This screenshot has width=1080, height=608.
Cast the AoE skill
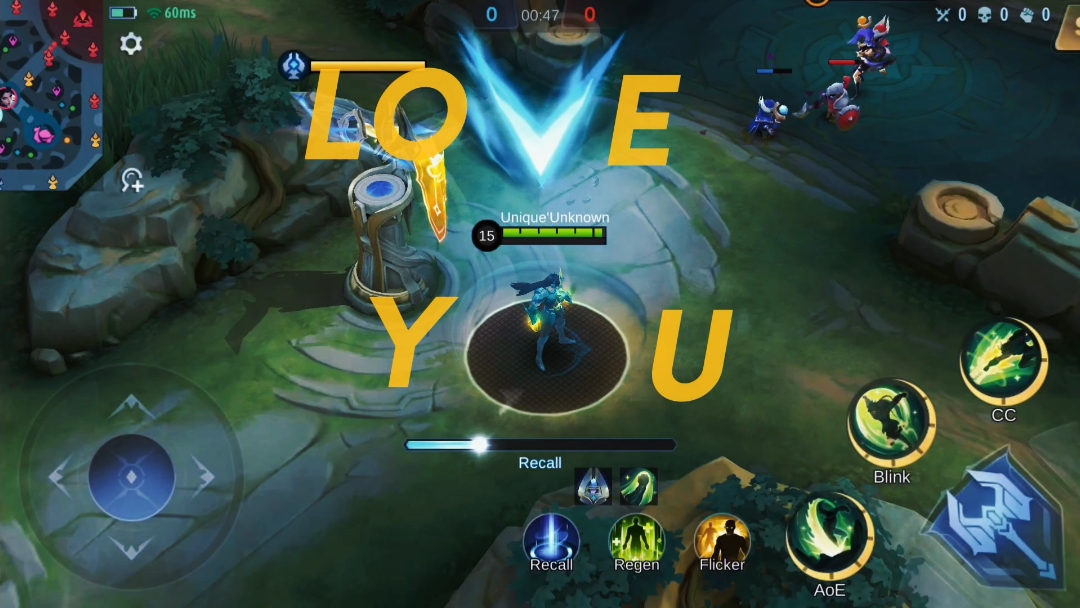click(x=830, y=536)
